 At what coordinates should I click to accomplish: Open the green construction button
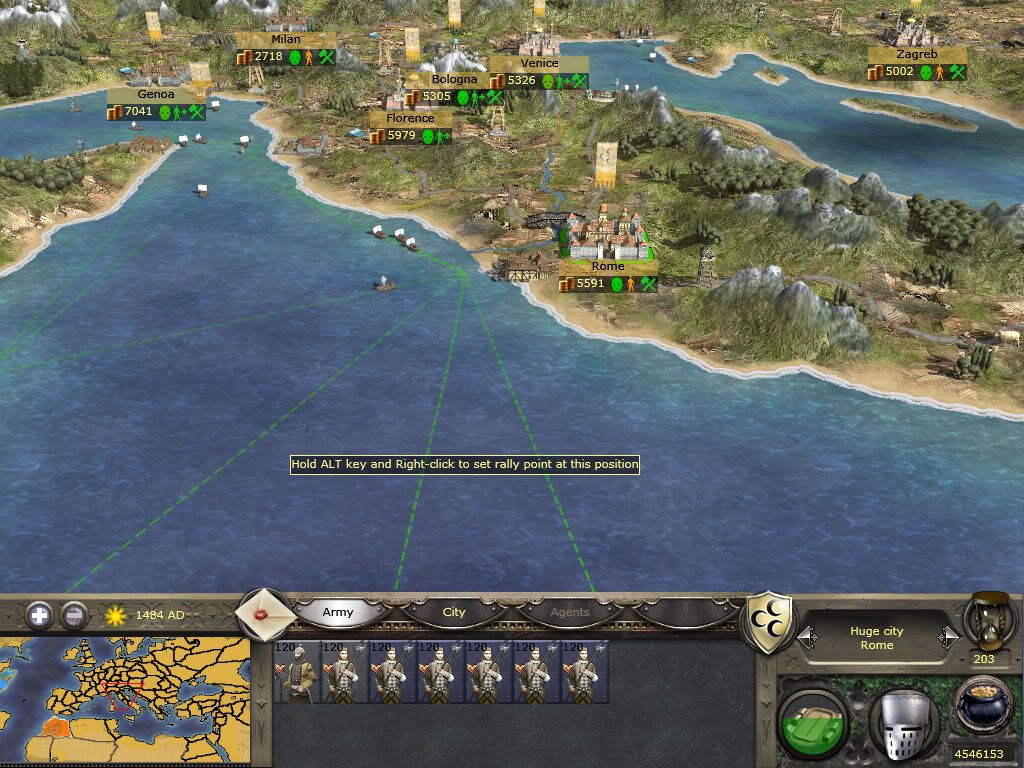pos(814,719)
